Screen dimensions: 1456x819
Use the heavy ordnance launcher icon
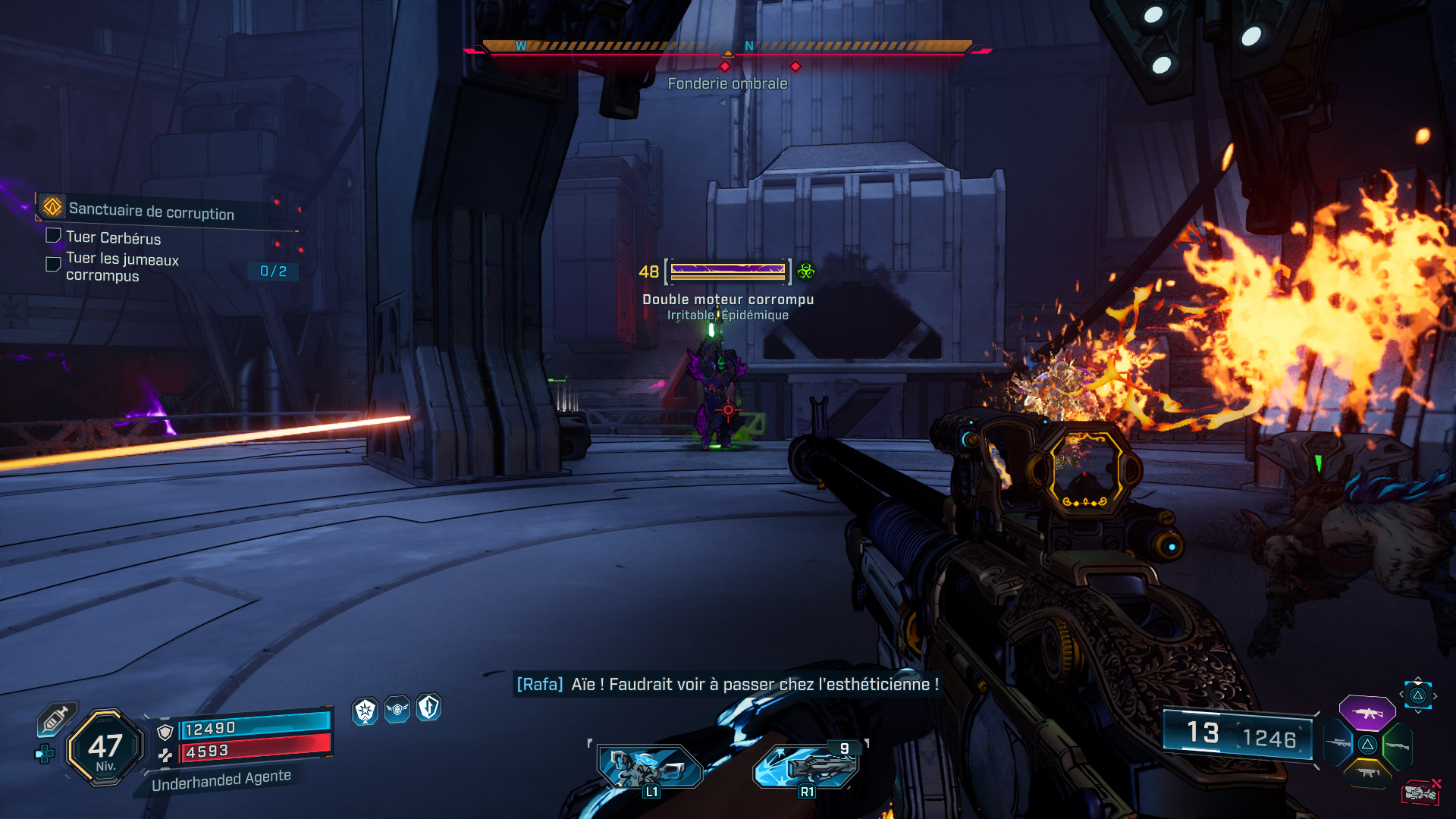807,767
